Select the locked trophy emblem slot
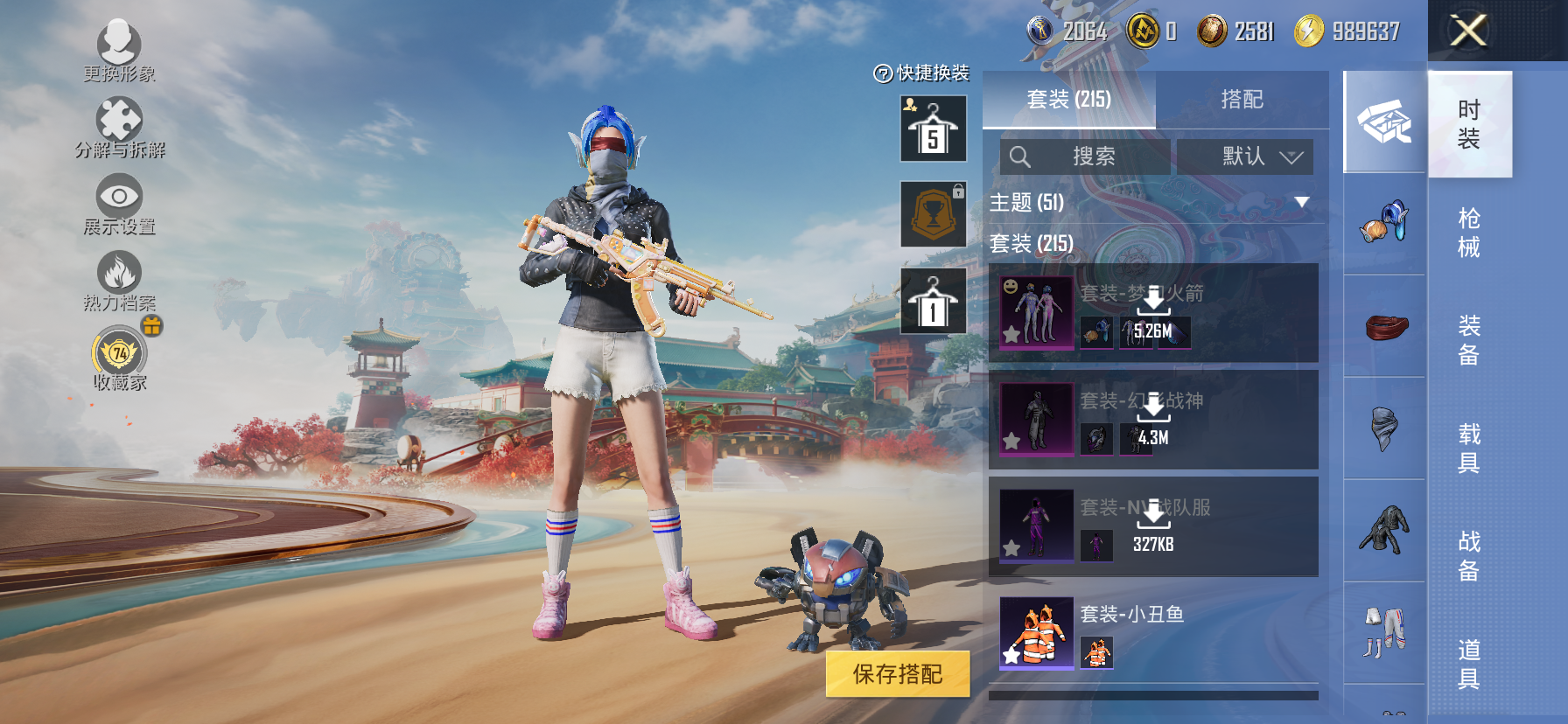 click(x=932, y=214)
